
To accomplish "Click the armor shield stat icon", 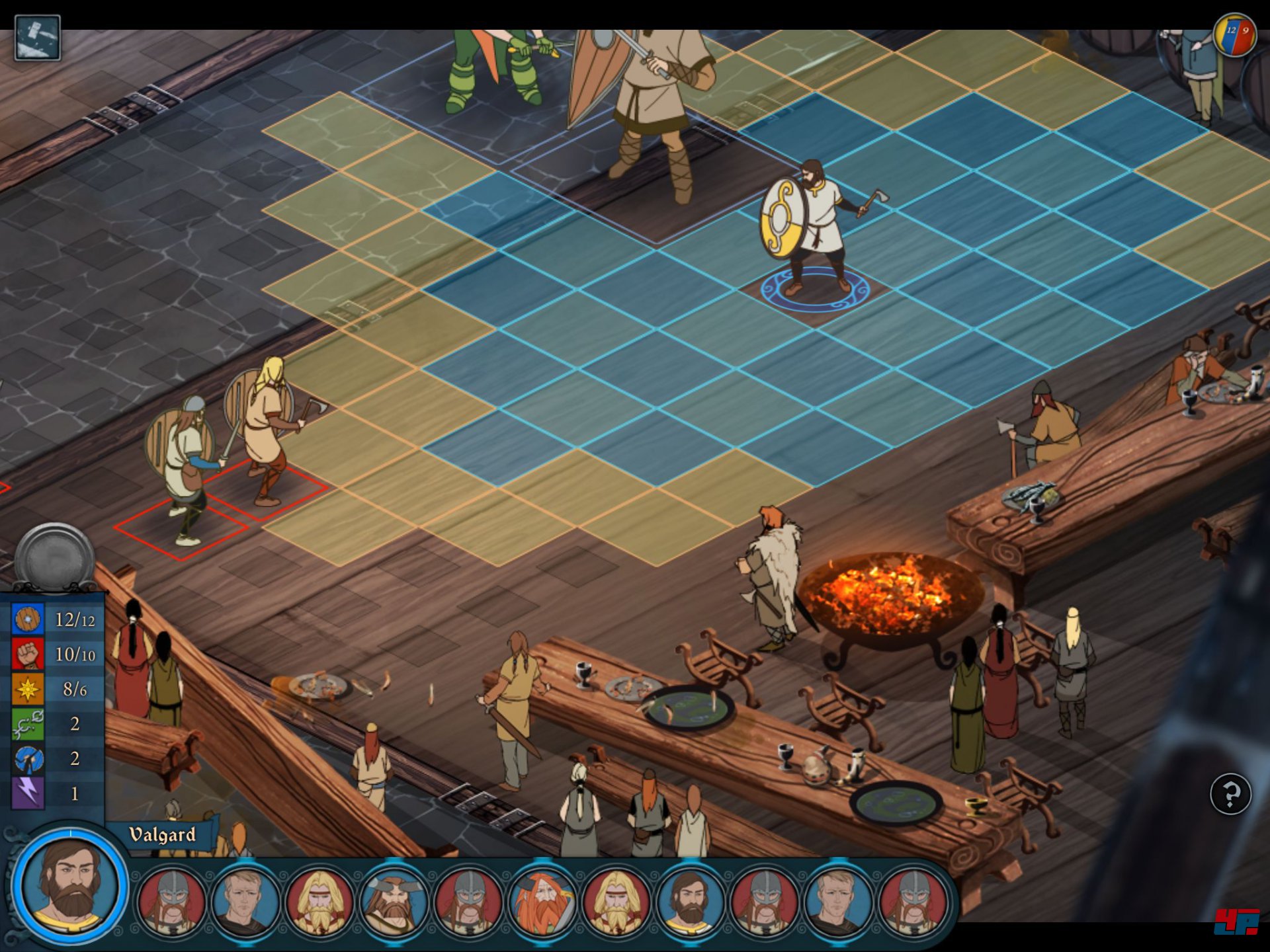I will pyautogui.click(x=28, y=619).
